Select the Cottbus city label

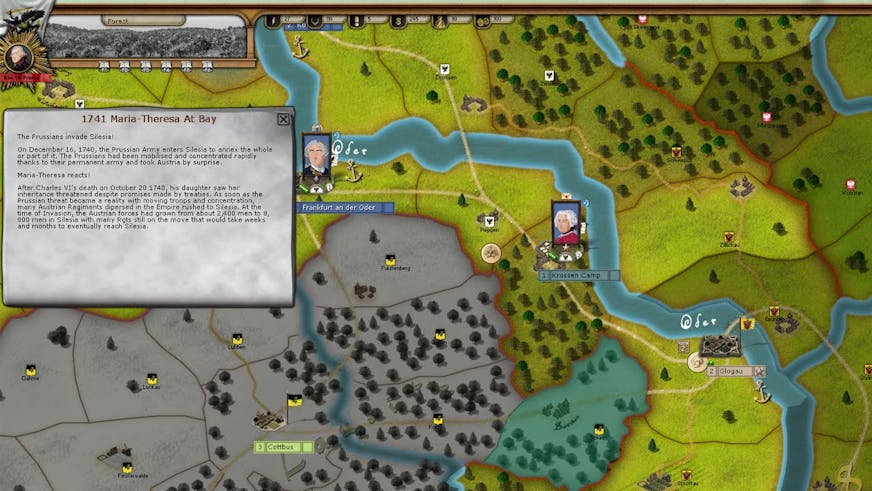click(x=283, y=446)
